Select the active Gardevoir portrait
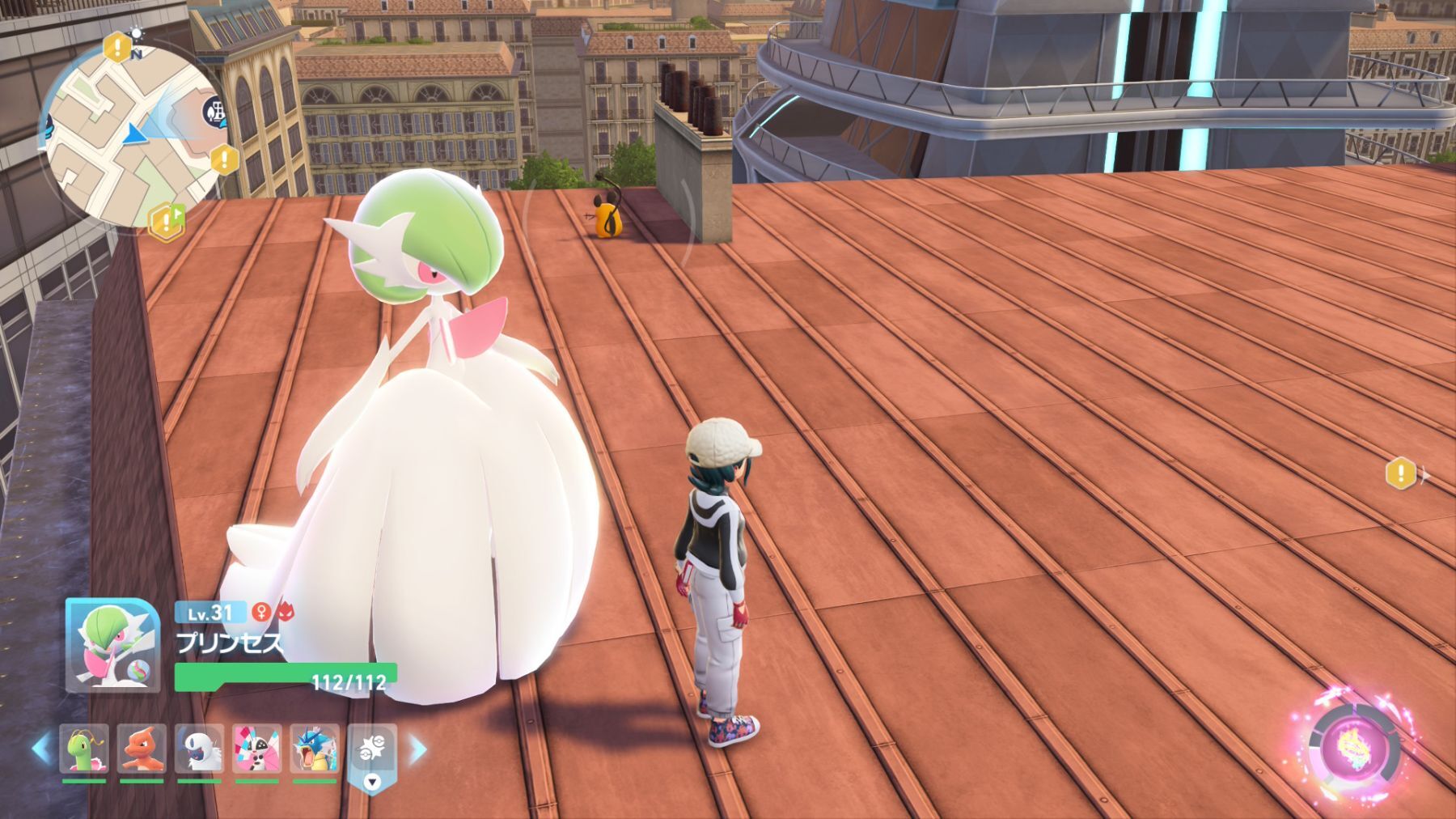The image size is (1456, 819). (x=112, y=646)
